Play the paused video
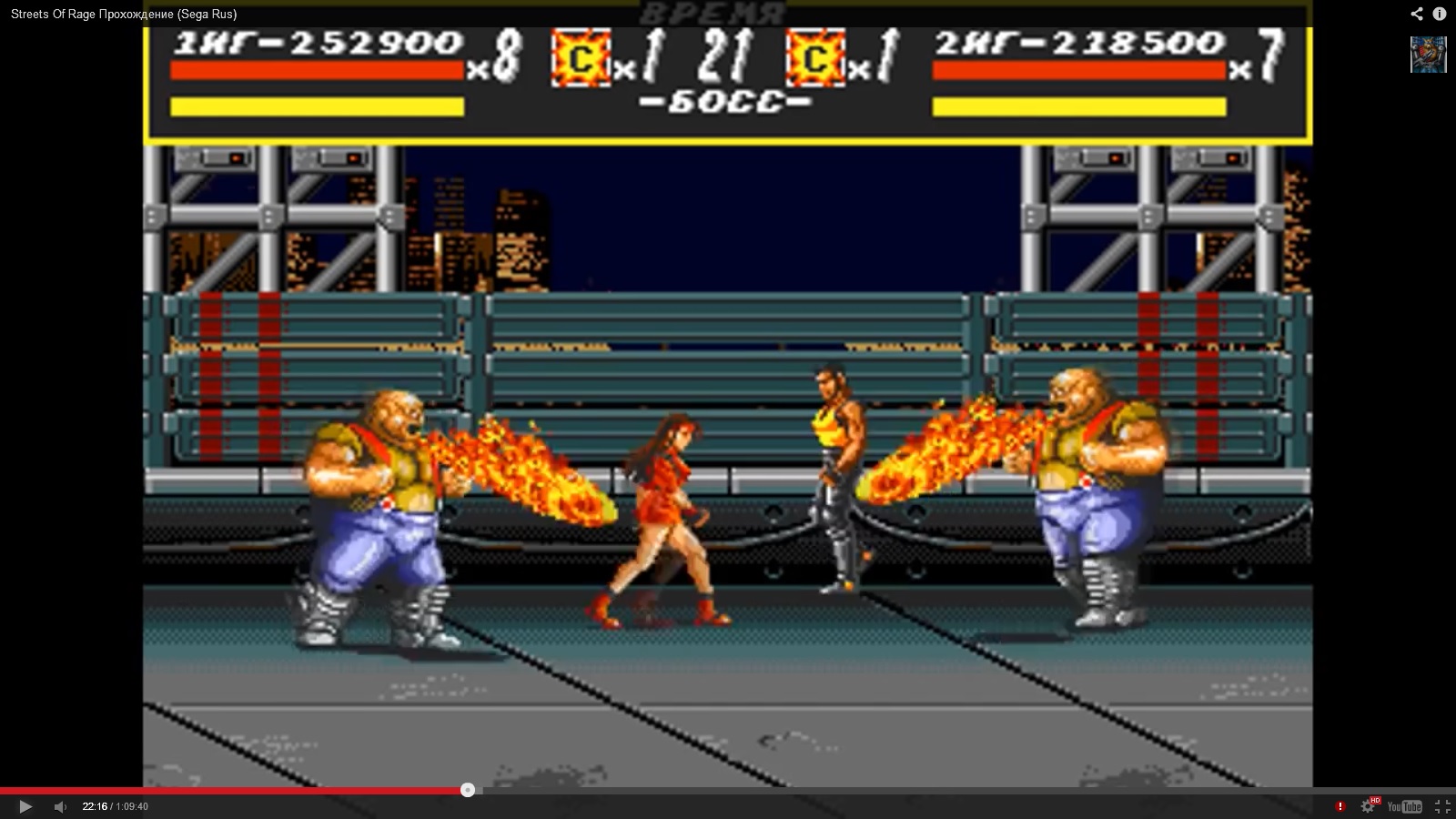The width and height of the screenshot is (1456, 819). coord(25,806)
